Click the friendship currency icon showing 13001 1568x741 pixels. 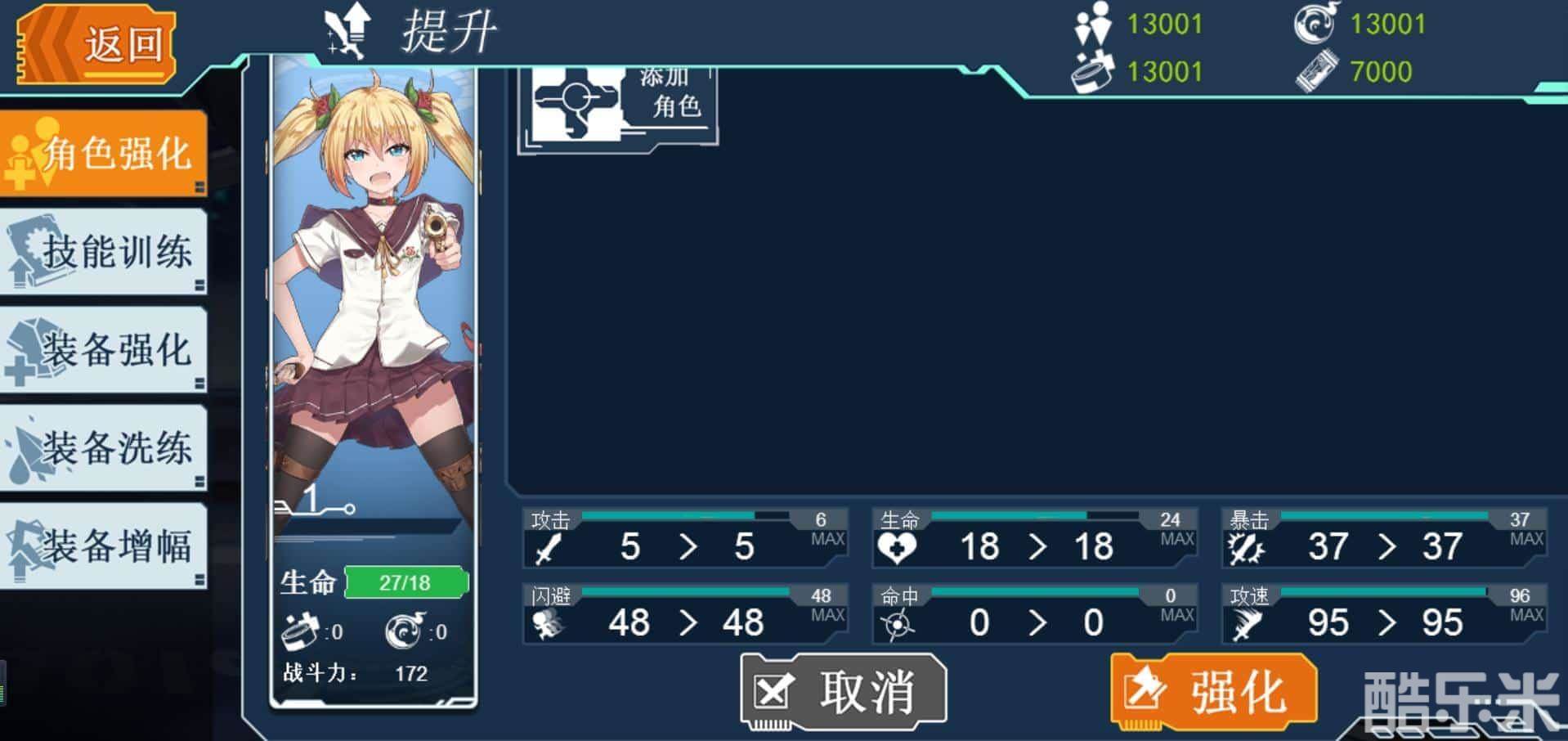coord(1095,23)
